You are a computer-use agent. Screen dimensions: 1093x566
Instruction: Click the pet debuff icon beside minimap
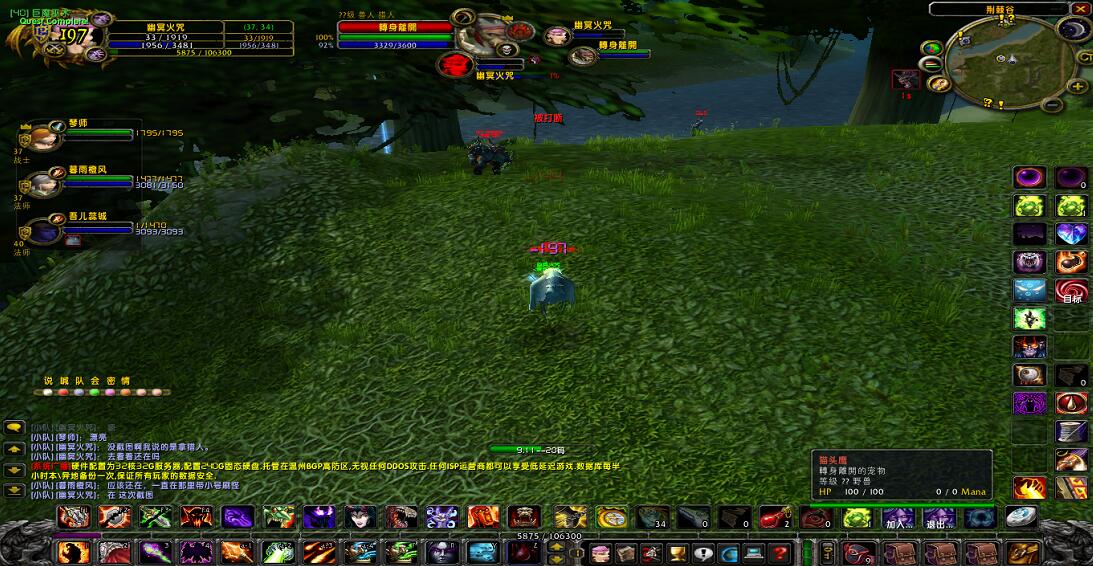pyautogui.click(x=906, y=80)
